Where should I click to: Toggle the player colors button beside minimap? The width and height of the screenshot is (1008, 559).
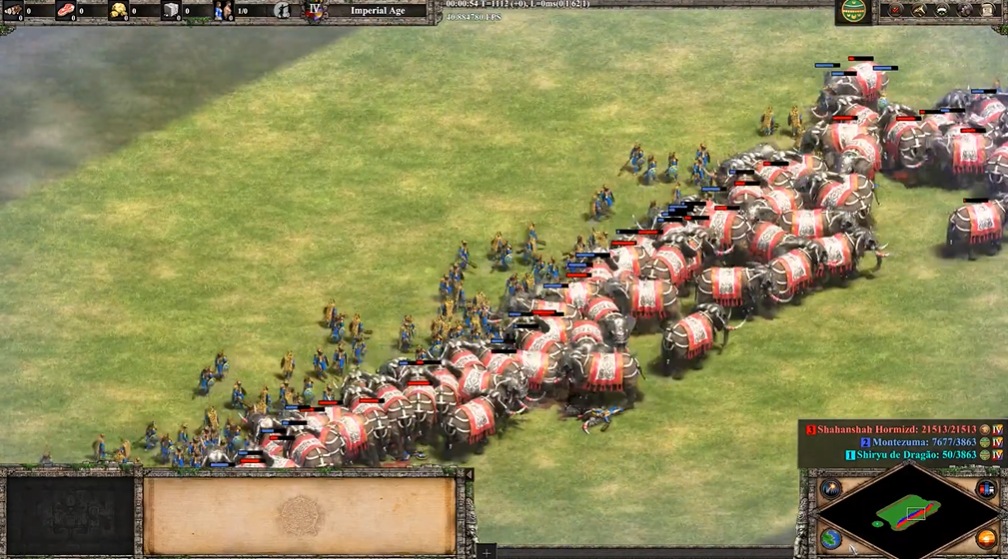click(986, 489)
